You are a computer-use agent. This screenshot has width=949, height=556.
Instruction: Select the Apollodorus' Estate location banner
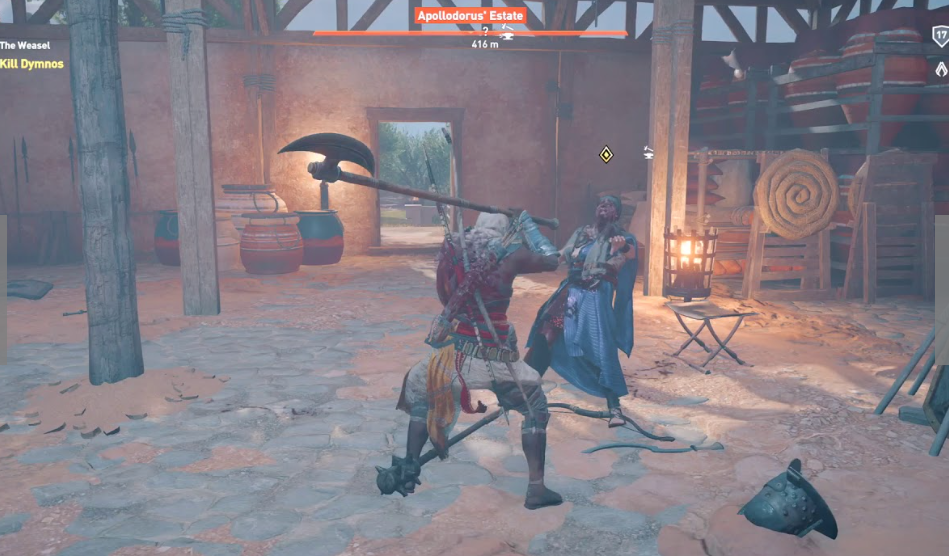point(470,16)
